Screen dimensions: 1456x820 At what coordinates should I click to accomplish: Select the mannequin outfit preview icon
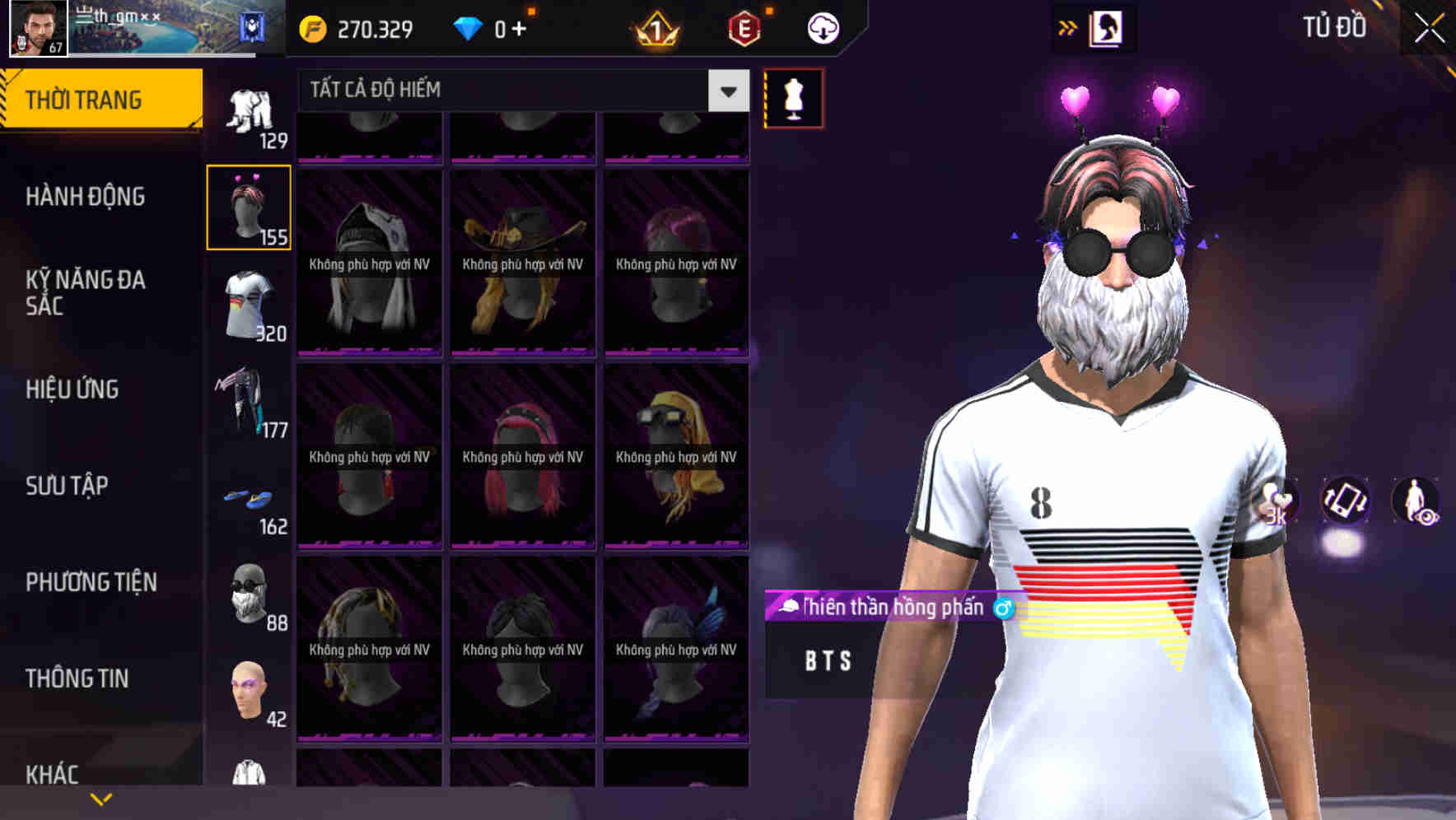click(793, 99)
